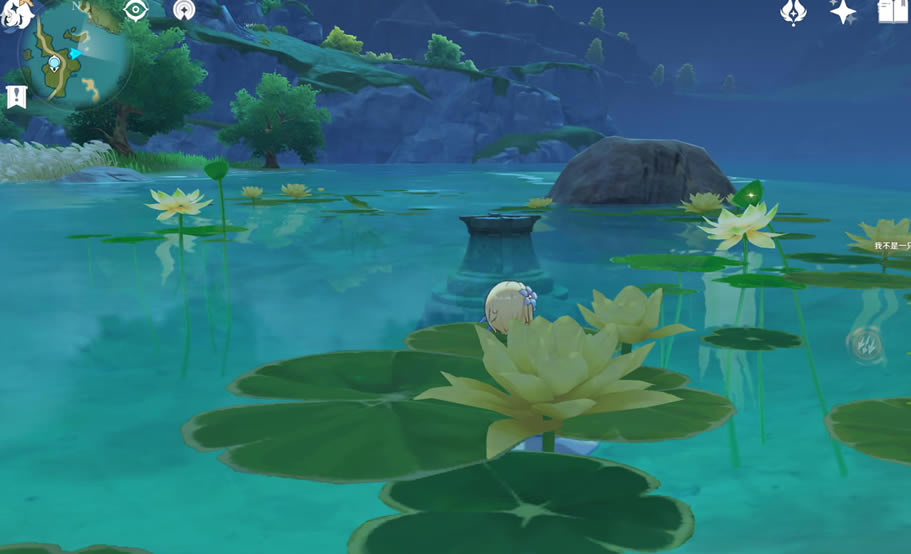Click the compass-star icon beside the eye

(x=184, y=10)
